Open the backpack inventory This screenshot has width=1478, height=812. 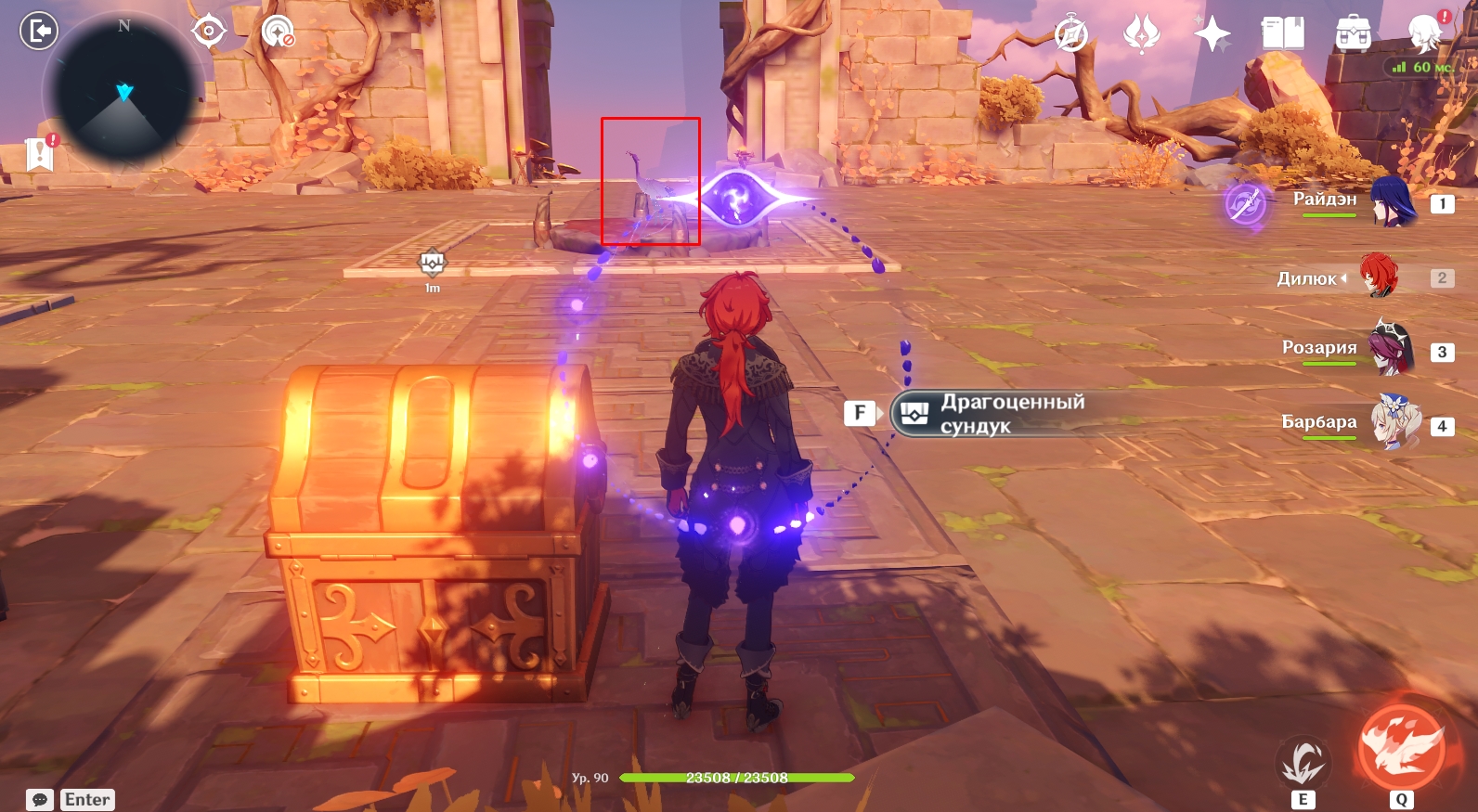coord(1353,34)
